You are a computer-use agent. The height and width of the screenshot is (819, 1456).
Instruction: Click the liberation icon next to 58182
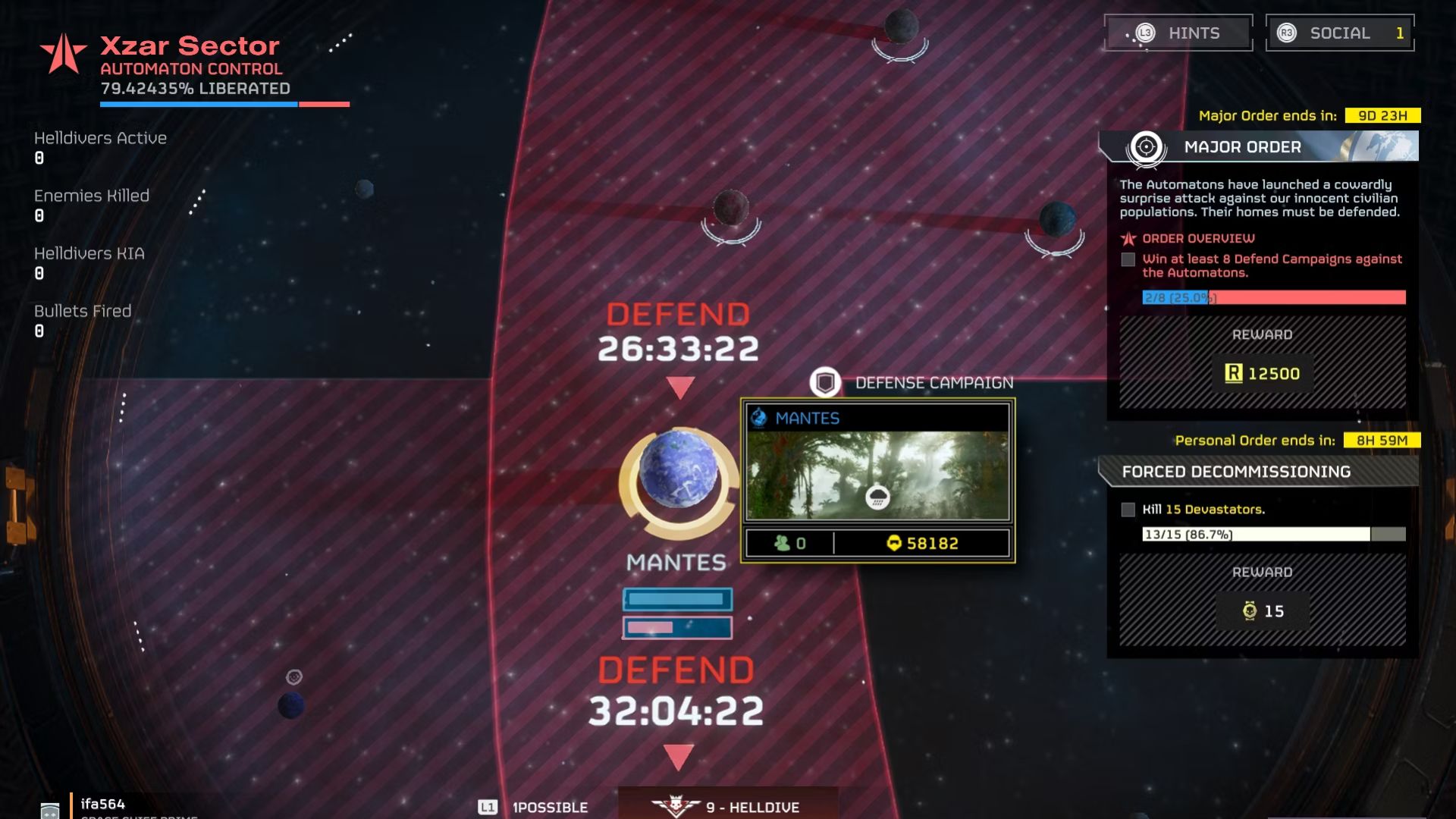pyautogui.click(x=895, y=542)
